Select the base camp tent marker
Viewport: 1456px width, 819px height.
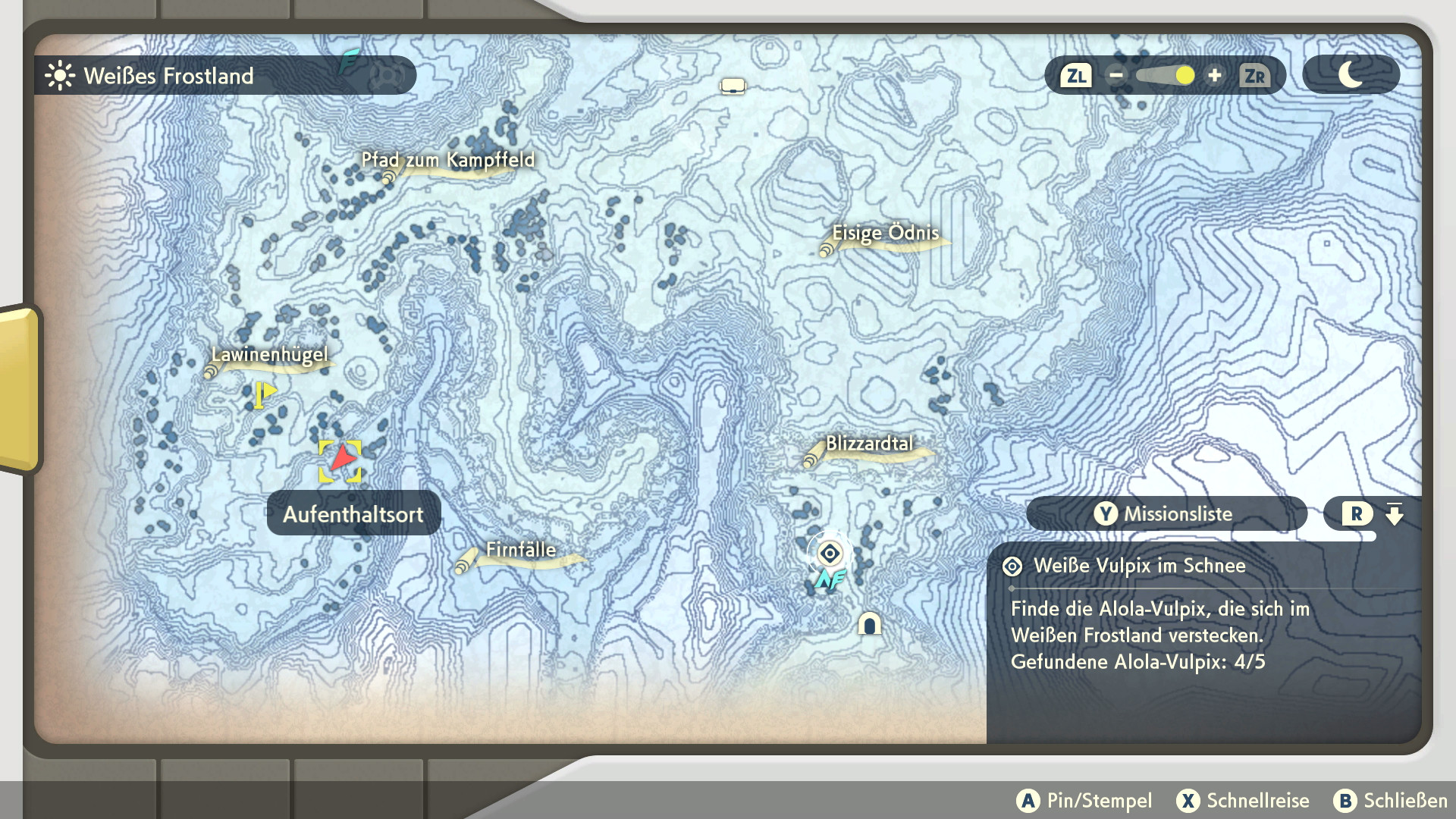pyautogui.click(x=733, y=86)
